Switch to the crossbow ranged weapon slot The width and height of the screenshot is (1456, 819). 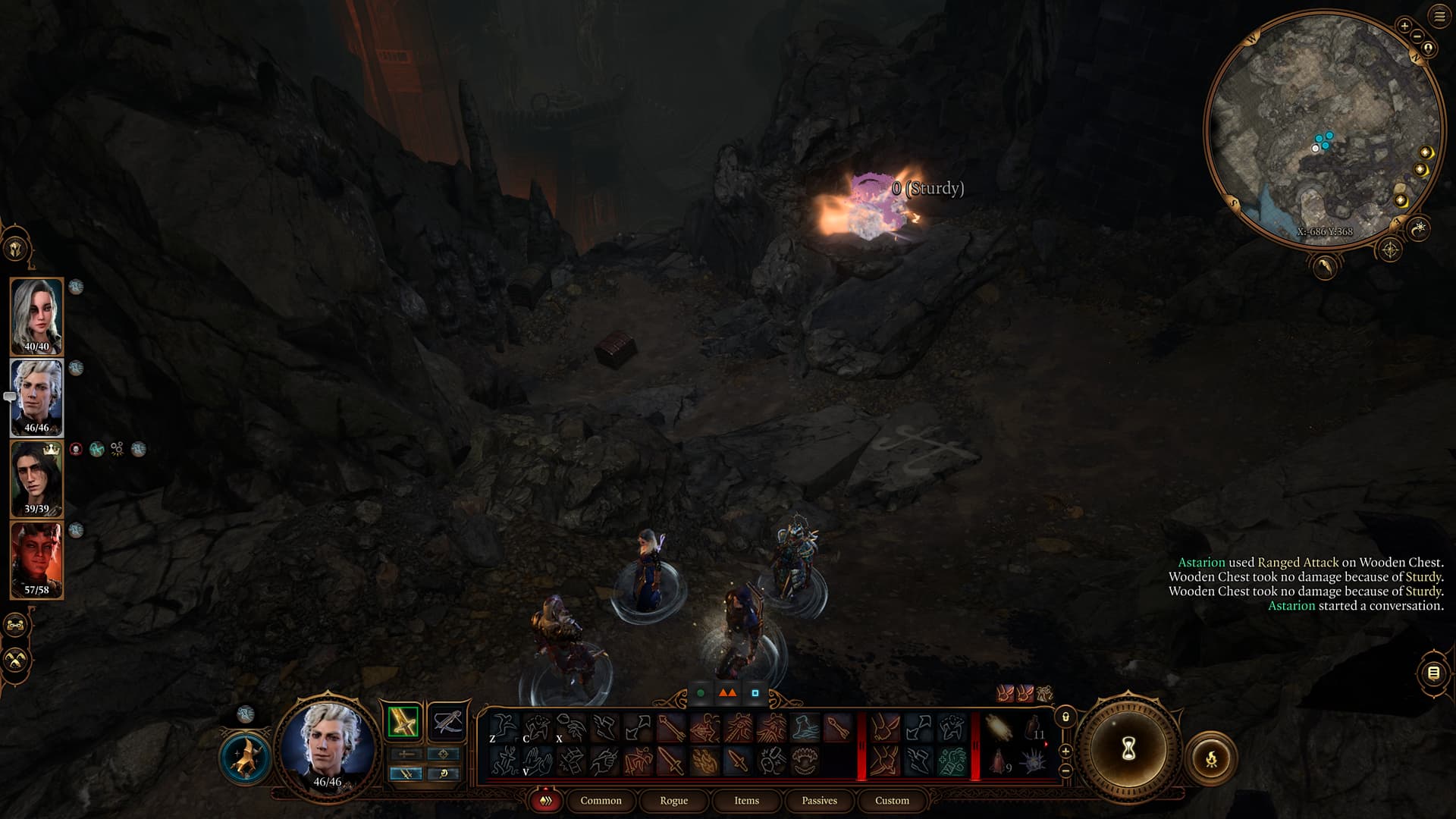[x=446, y=721]
